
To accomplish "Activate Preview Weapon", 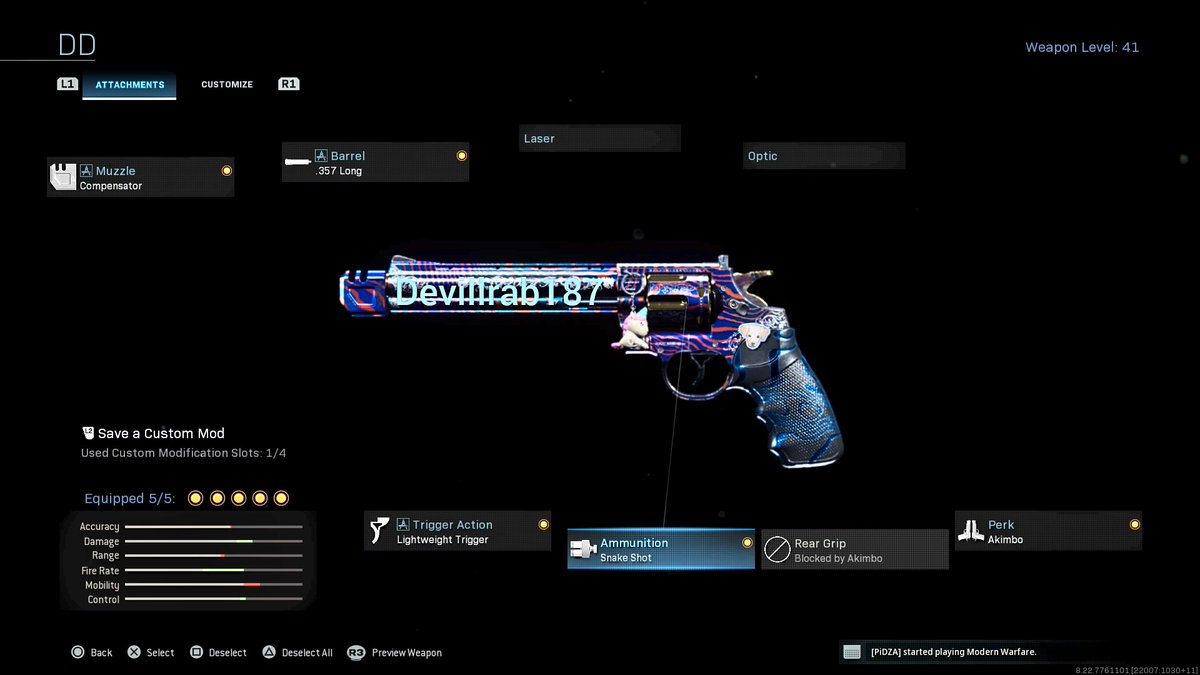I will coord(395,652).
